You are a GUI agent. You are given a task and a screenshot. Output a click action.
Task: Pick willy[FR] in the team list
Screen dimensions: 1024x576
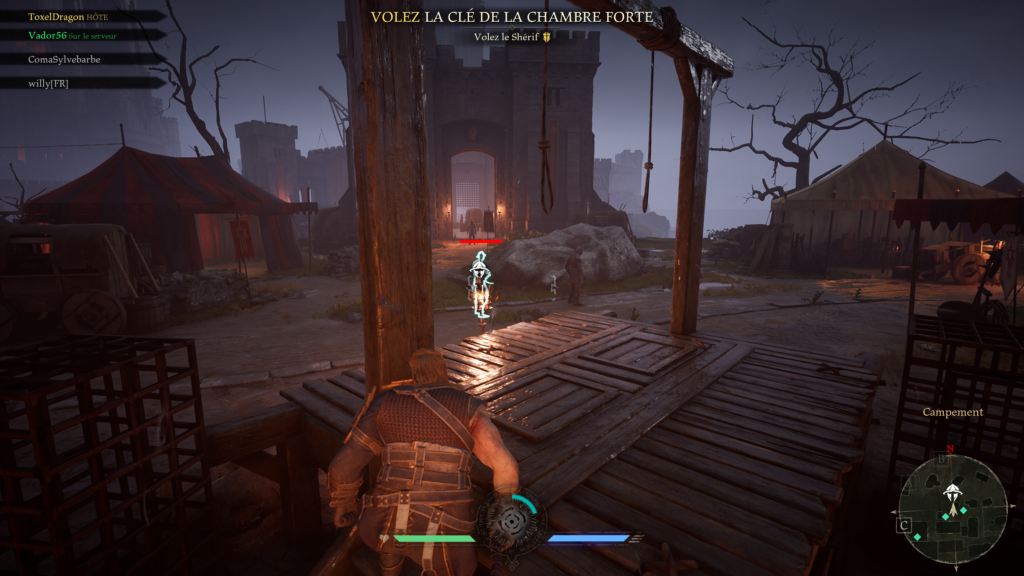click(x=49, y=83)
